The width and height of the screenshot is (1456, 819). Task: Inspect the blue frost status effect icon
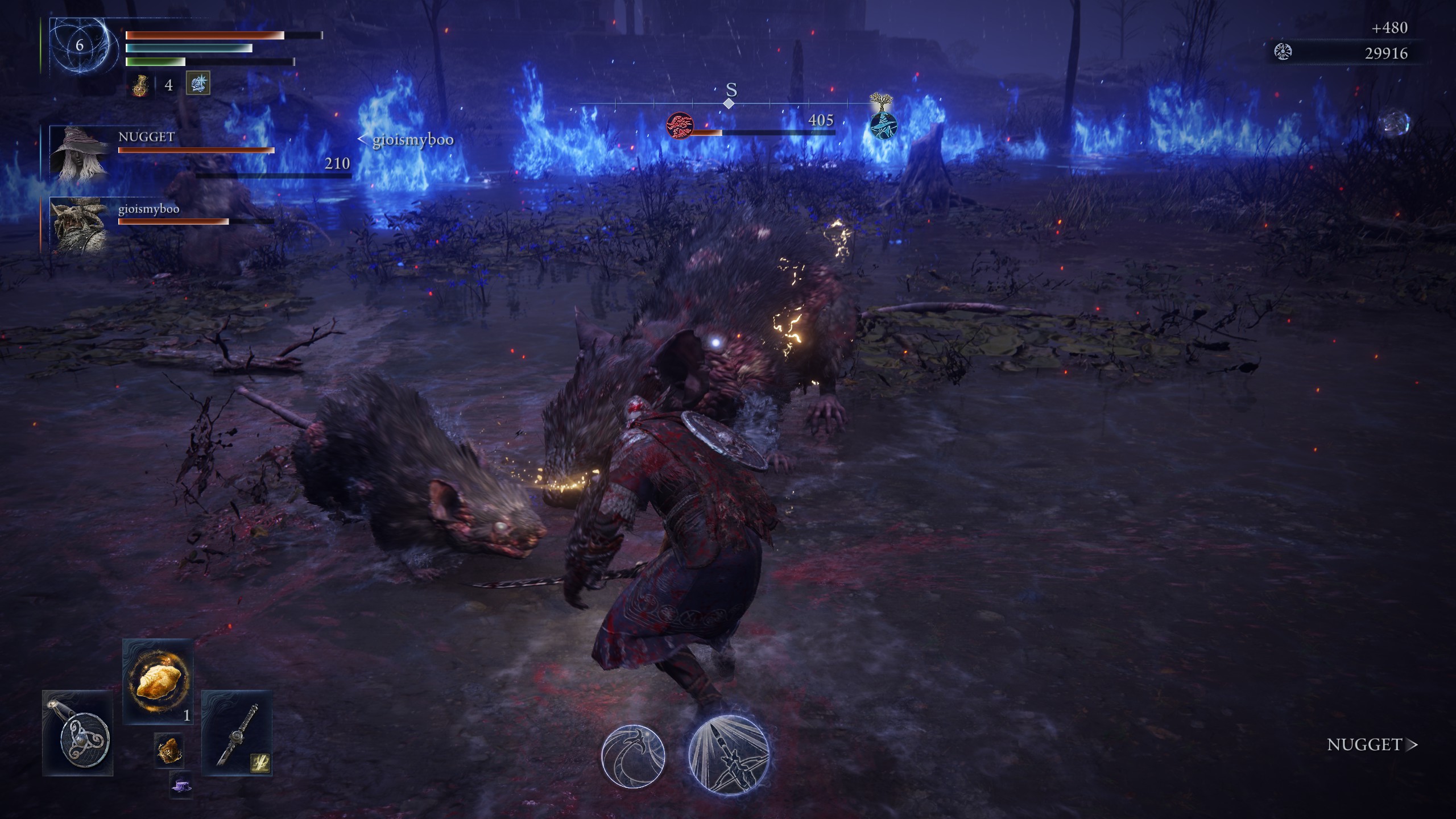tap(198, 84)
